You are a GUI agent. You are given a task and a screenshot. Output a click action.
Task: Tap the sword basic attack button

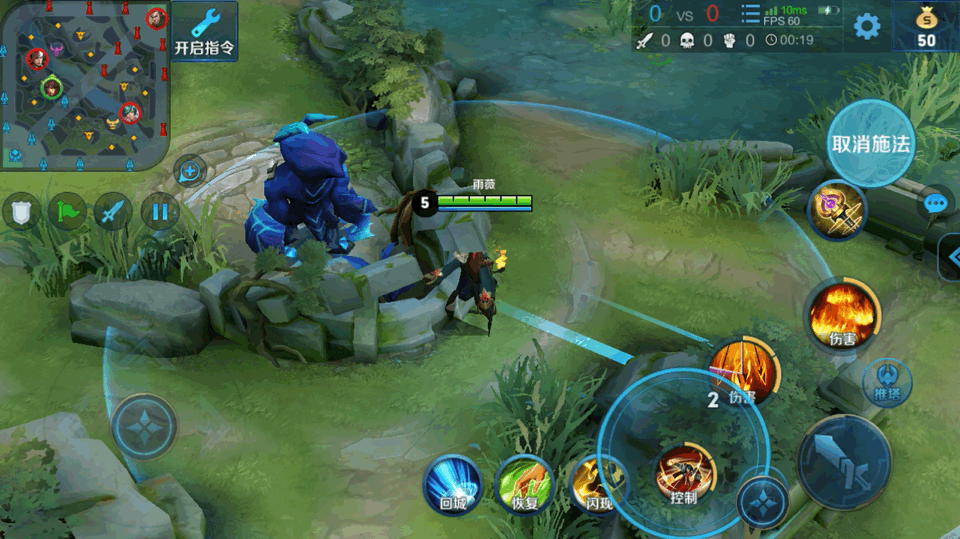click(844, 462)
